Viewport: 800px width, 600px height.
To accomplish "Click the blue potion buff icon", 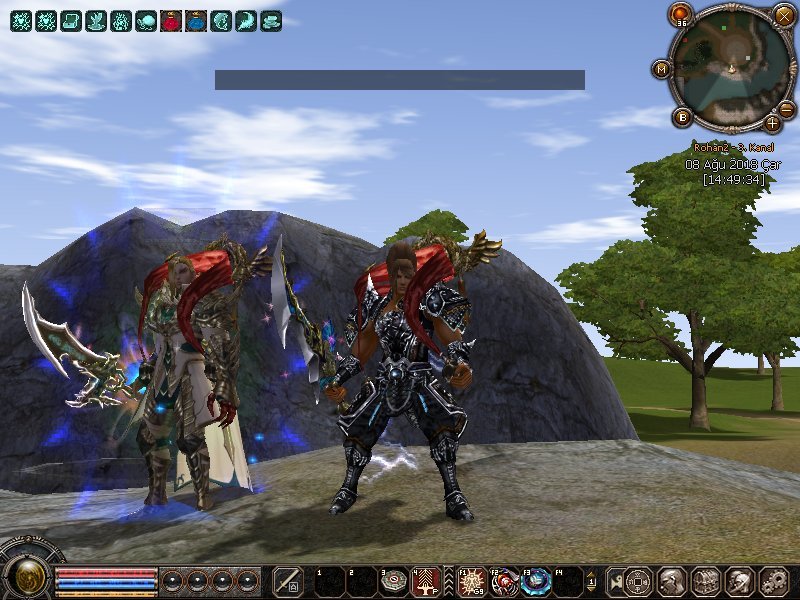I will 196,21.
